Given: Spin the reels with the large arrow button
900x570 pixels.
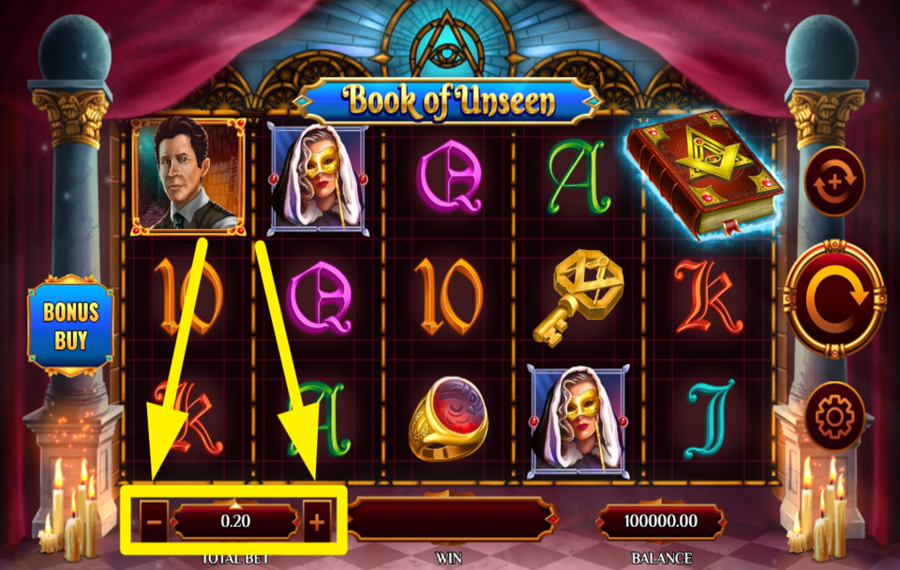Looking at the screenshot, I should 834,297.
